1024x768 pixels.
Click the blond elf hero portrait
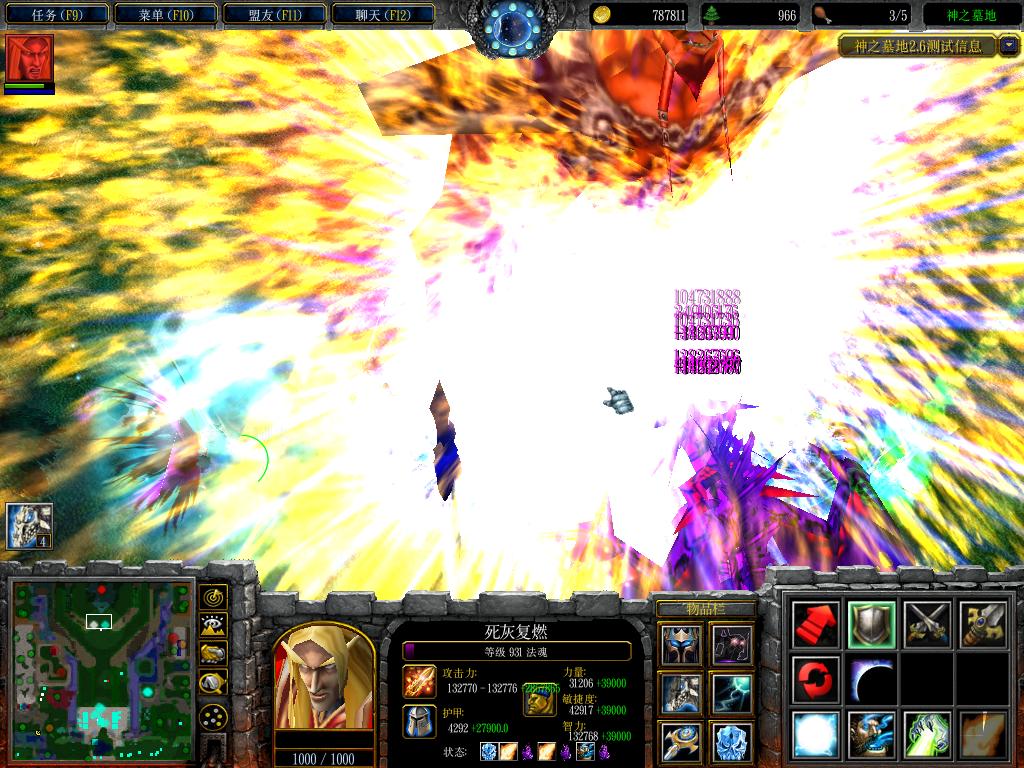(323, 681)
